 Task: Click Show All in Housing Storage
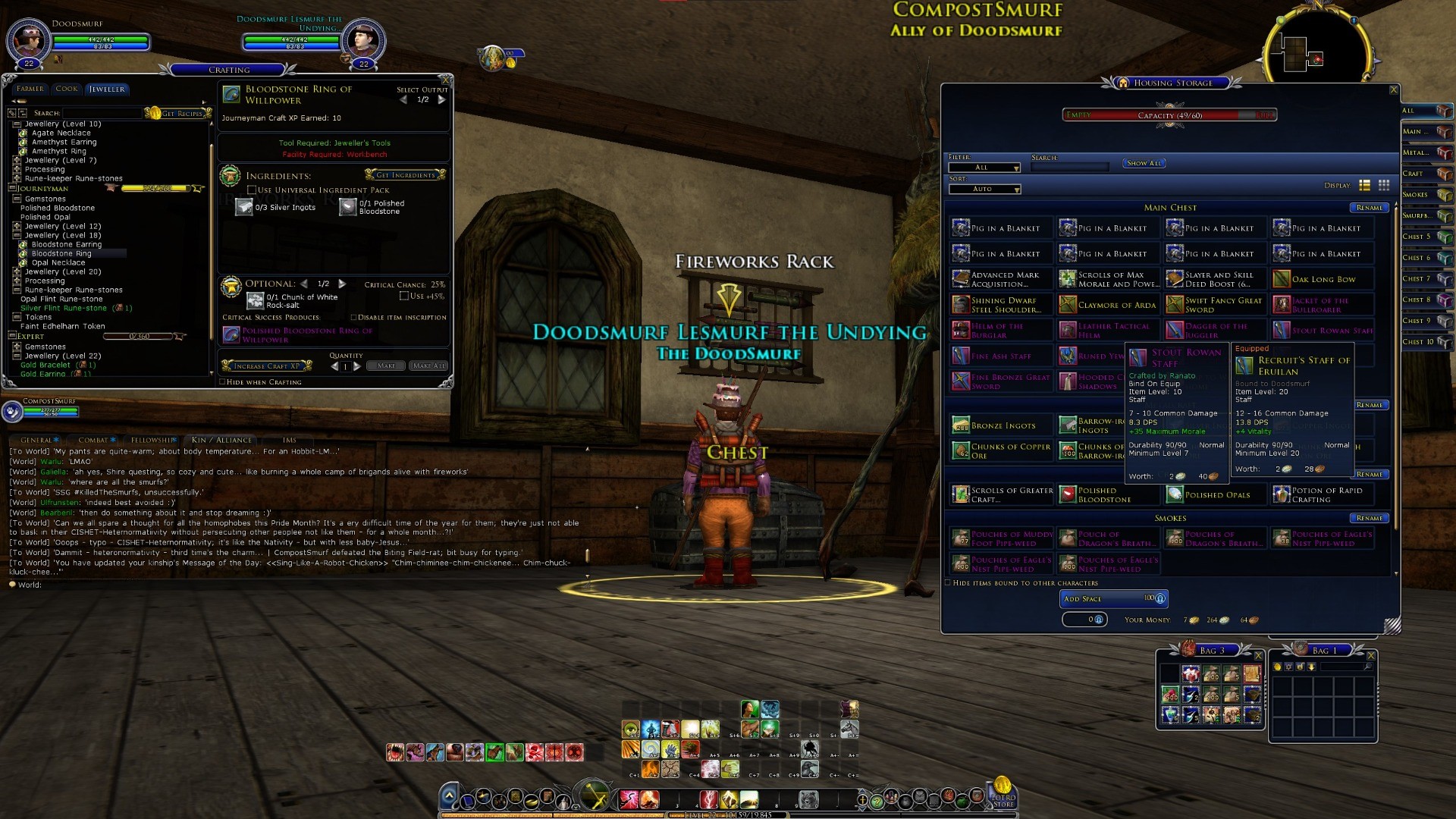pyautogui.click(x=1144, y=163)
